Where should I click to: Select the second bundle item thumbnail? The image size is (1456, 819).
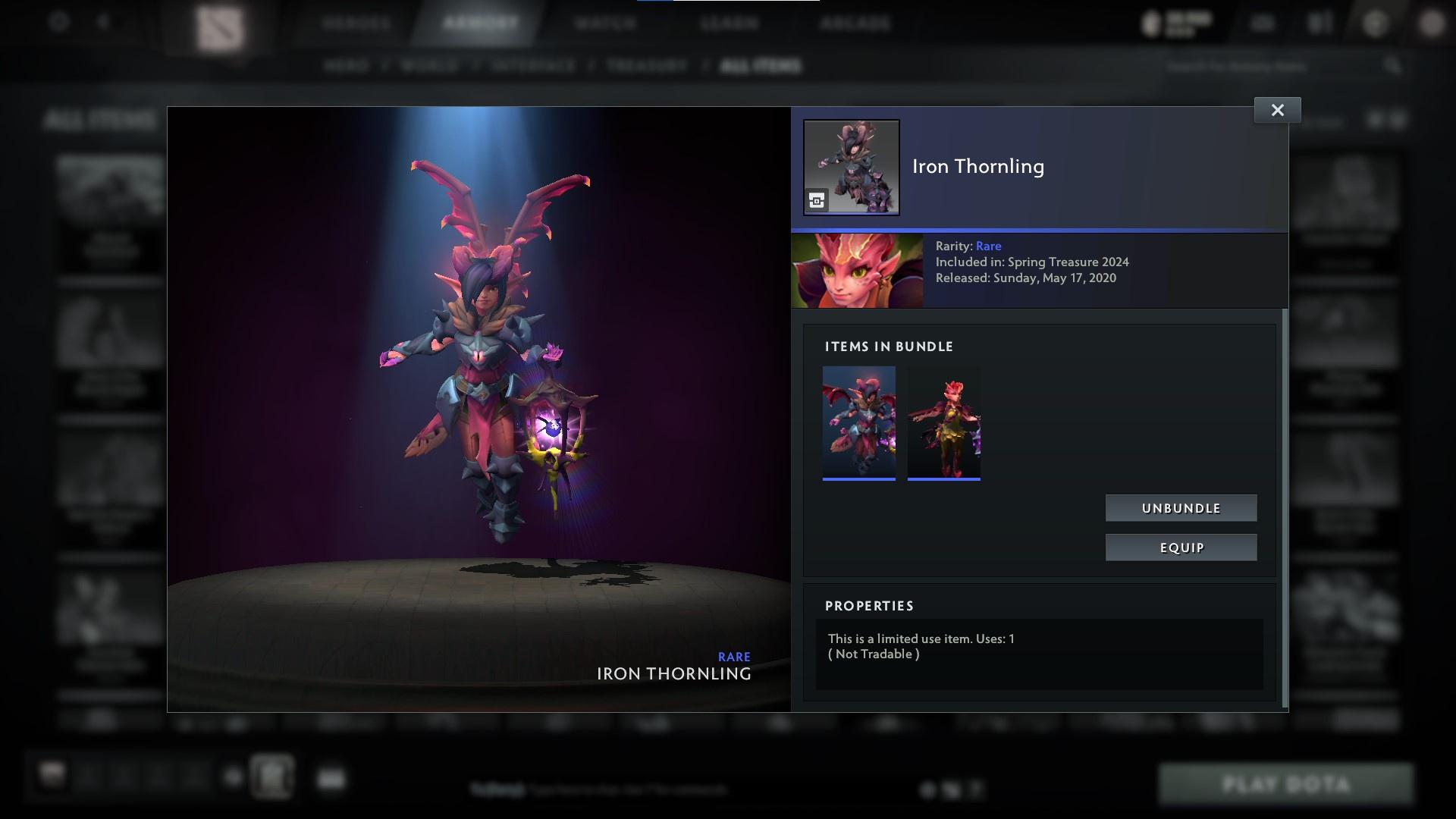point(943,422)
